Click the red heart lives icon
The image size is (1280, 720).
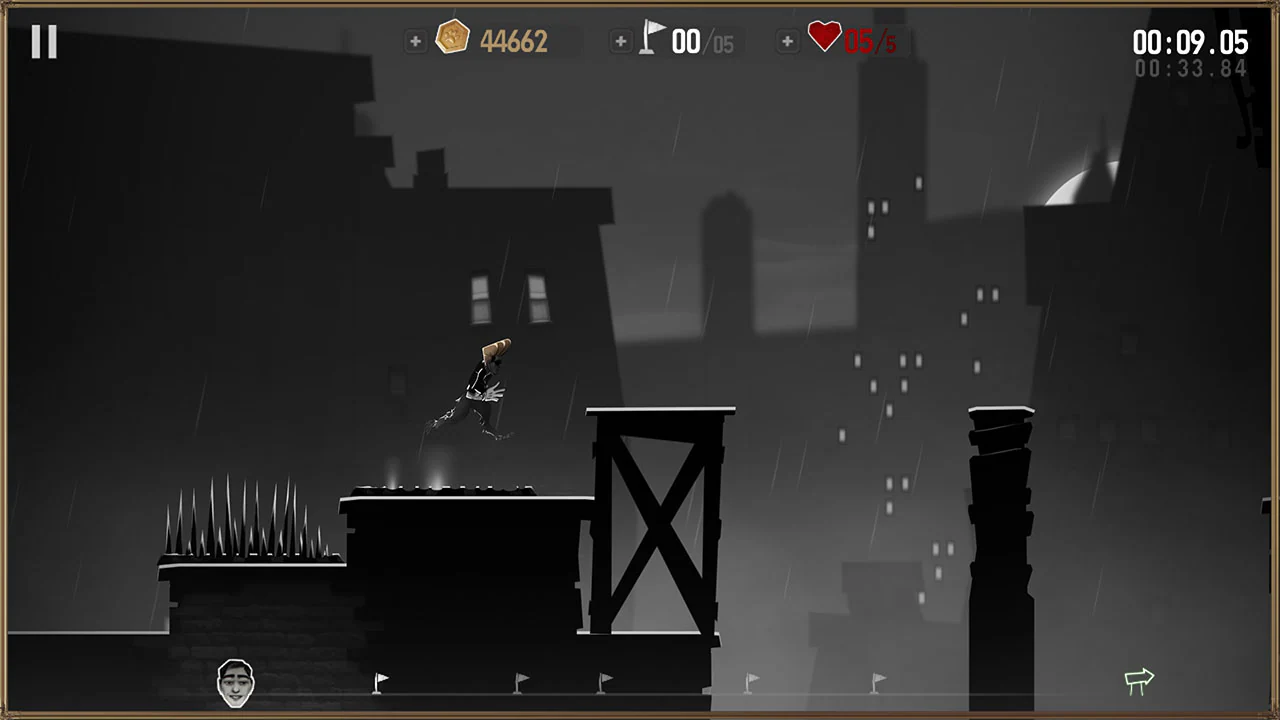pyautogui.click(x=824, y=38)
